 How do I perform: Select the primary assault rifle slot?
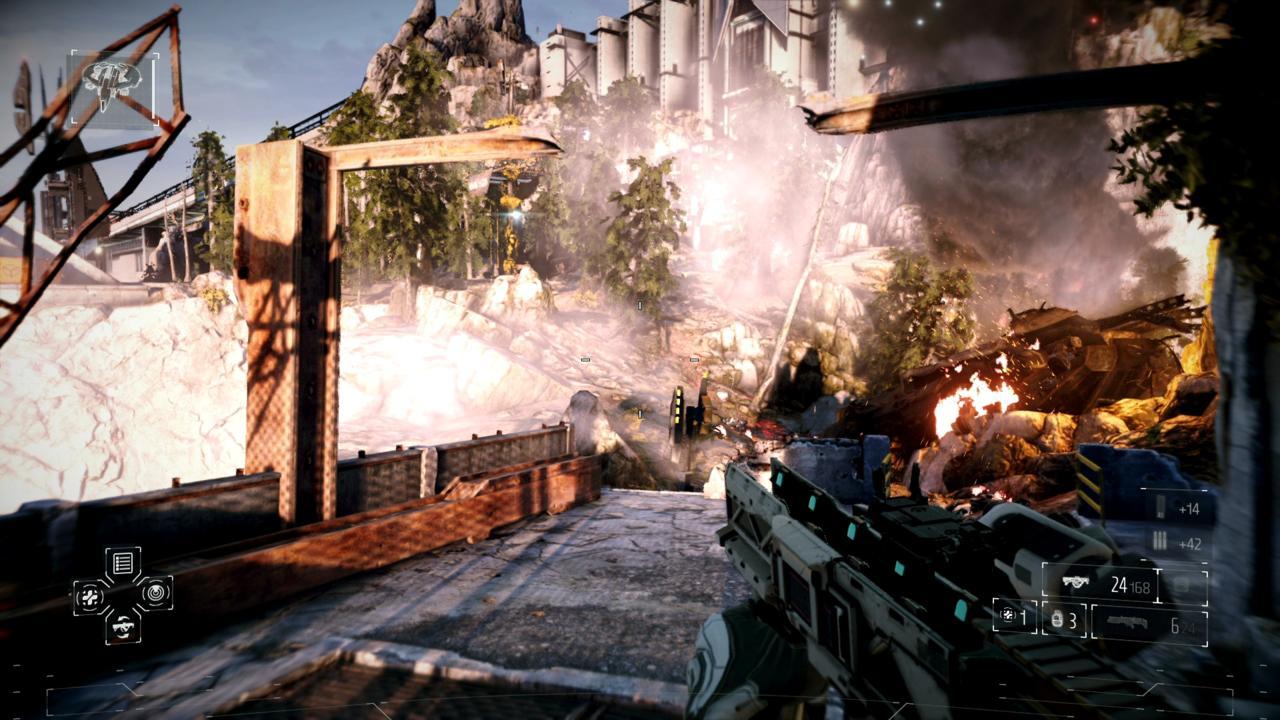point(1099,584)
